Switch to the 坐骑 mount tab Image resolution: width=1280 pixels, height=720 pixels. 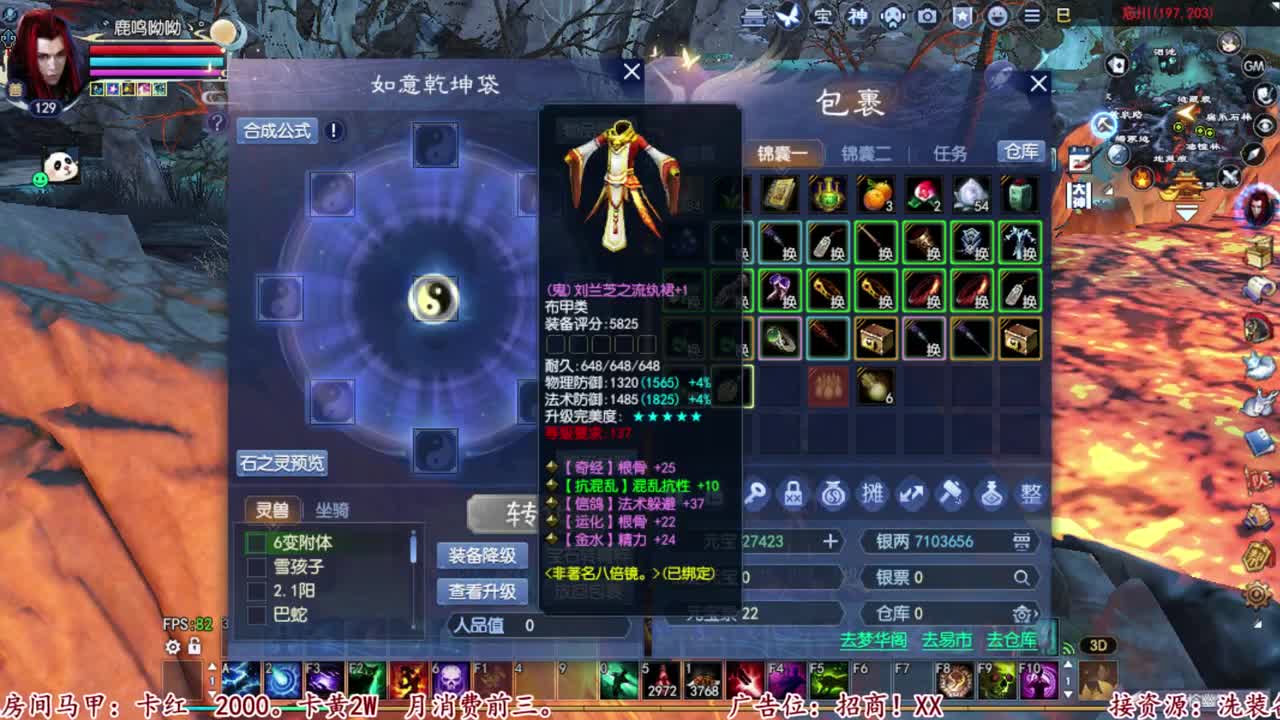[x=333, y=511]
